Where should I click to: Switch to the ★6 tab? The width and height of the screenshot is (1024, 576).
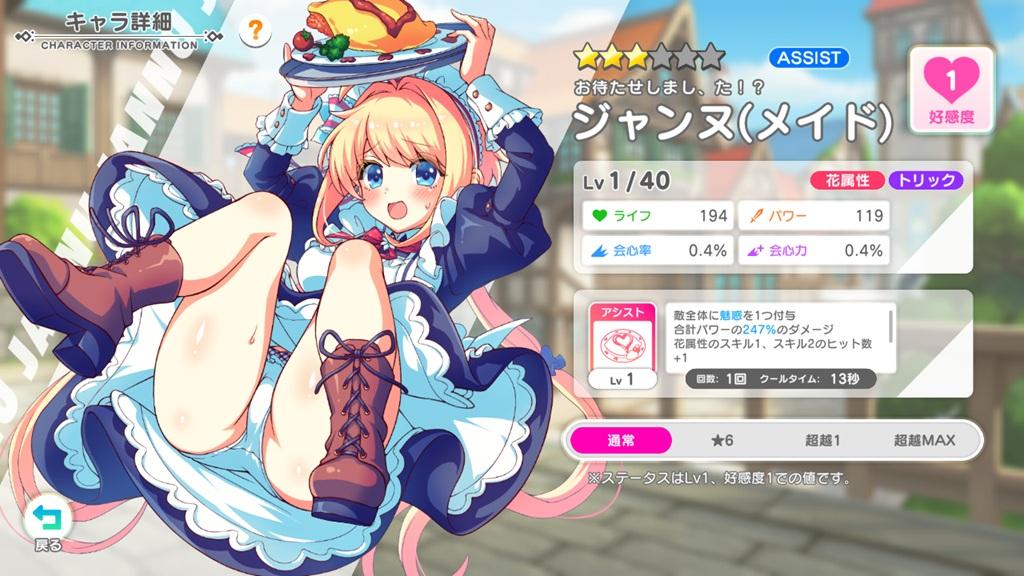(722, 440)
